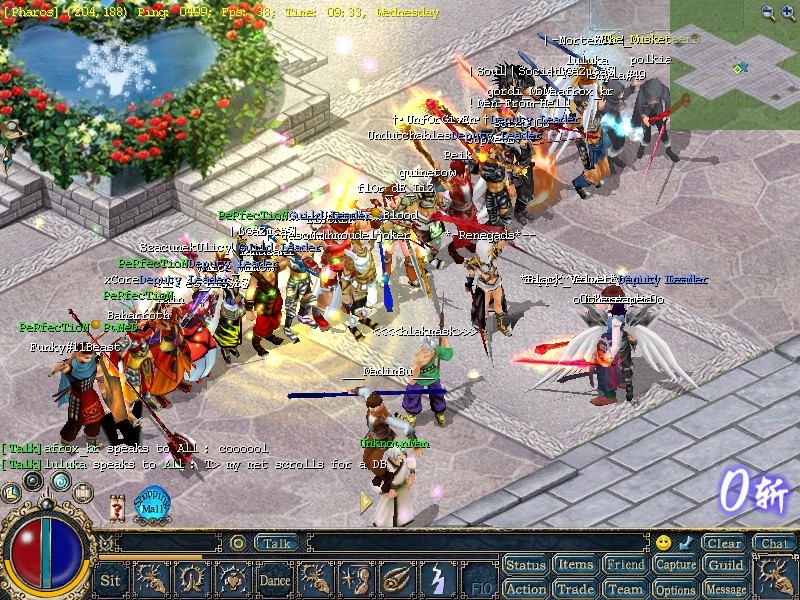Open the Guild panel

pyautogui.click(x=725, y=565)
